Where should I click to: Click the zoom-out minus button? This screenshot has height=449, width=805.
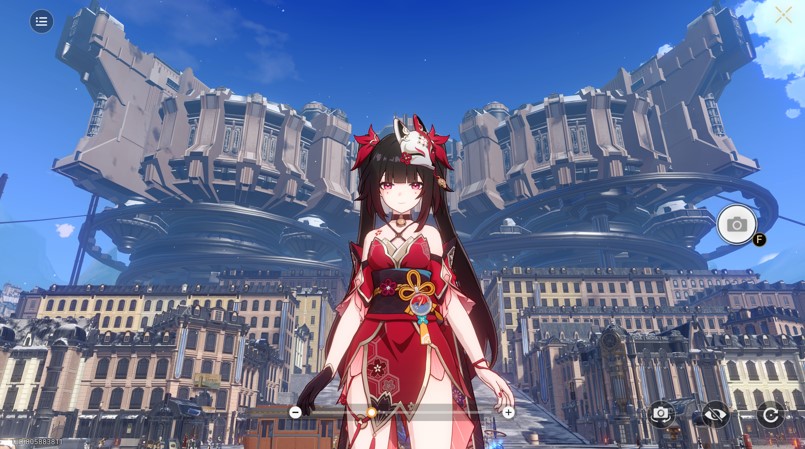pos(295,412)
